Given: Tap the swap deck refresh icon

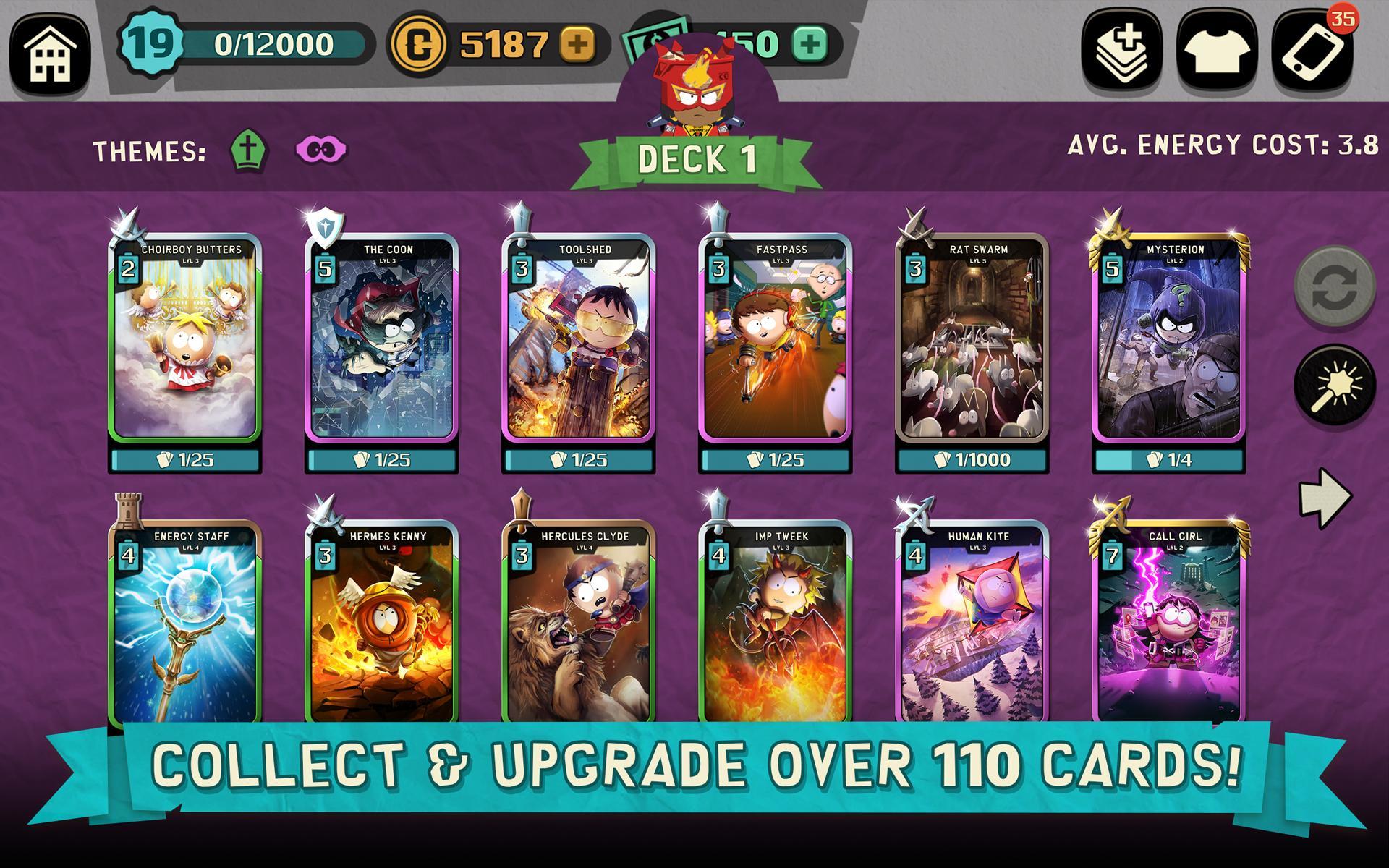Looking at the screenshot, I should click(1334, 285).
